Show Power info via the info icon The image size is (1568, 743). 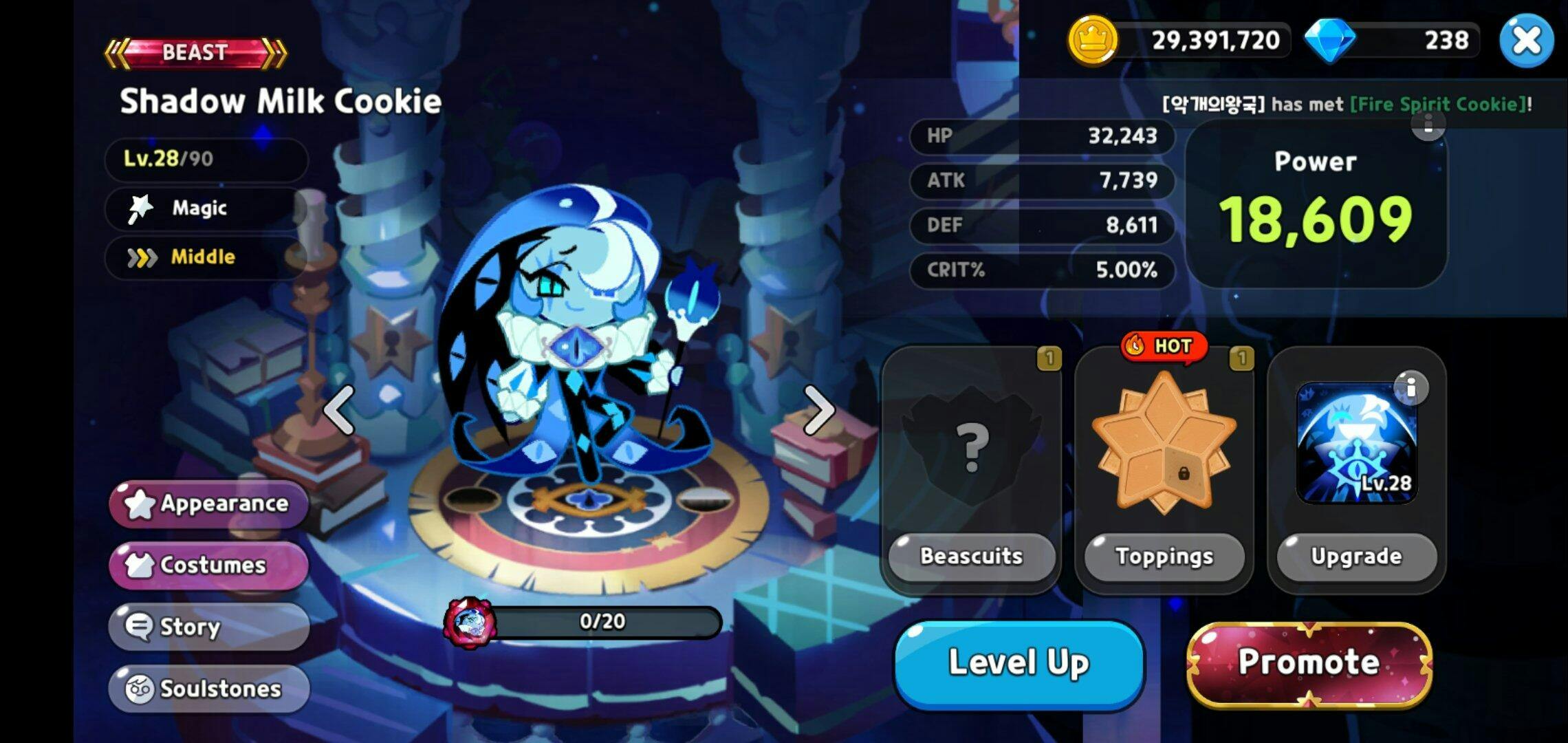coord(1428,125)
